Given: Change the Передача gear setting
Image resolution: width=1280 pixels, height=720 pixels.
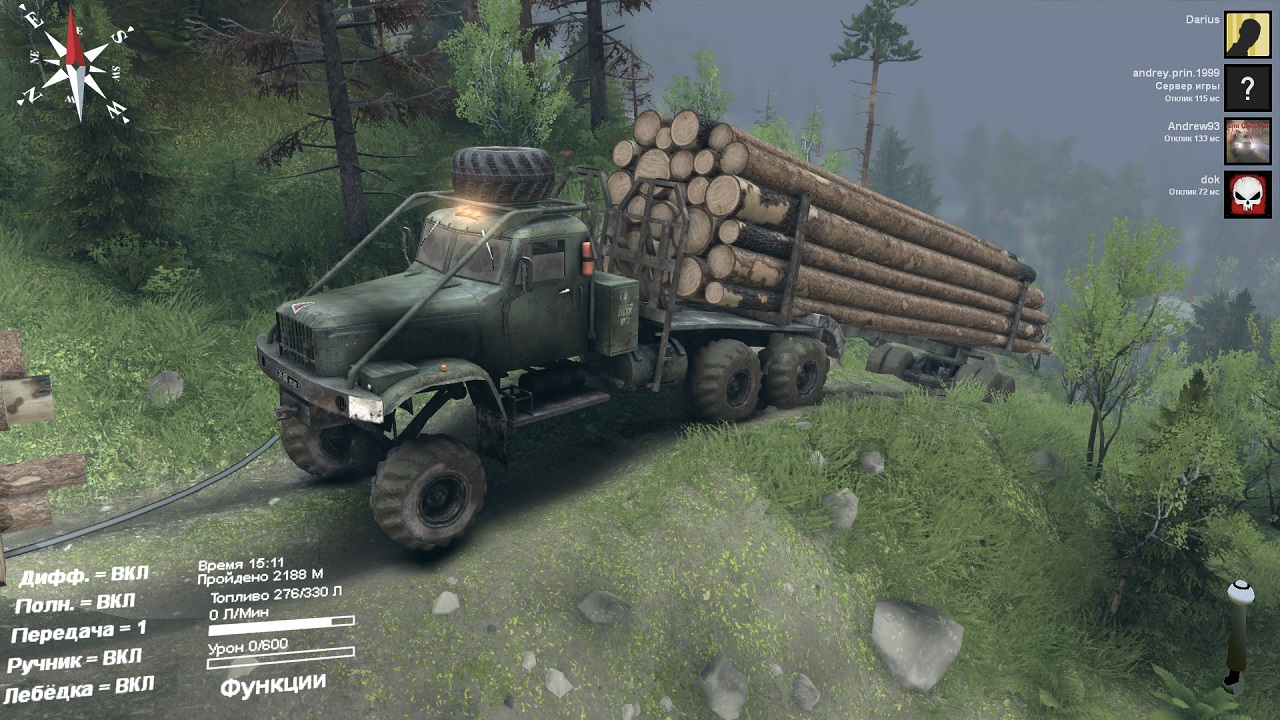Looking at the screenshot, I should pos(78,631).
